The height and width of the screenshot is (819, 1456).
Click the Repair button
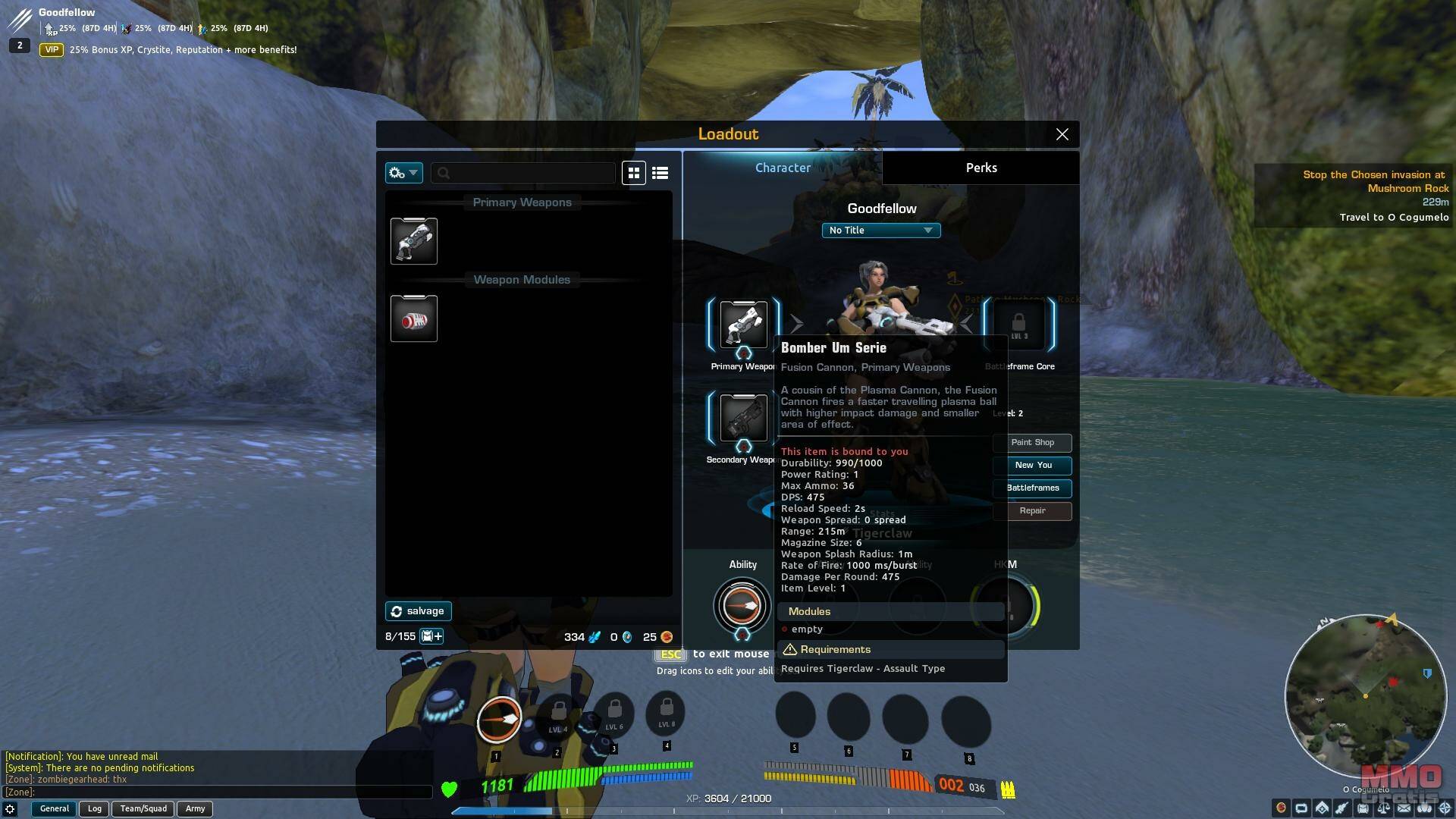[1032, 511]
